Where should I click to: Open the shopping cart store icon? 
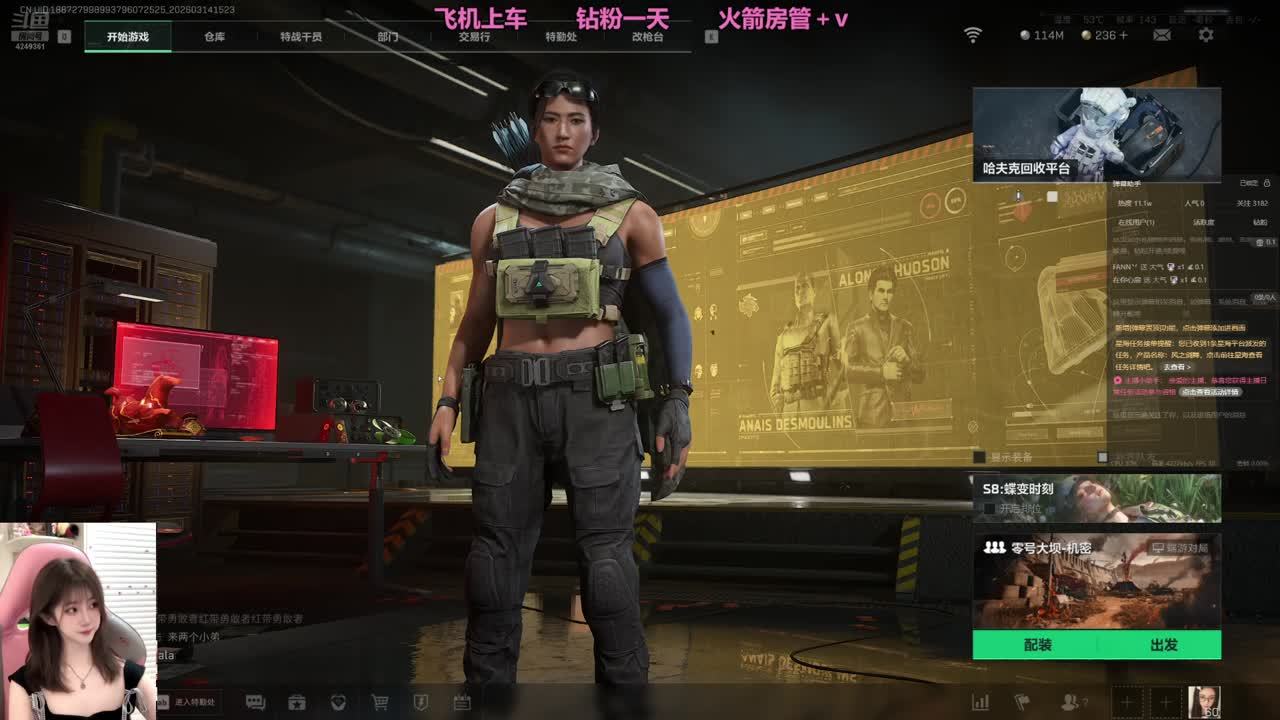click(380, 702)
